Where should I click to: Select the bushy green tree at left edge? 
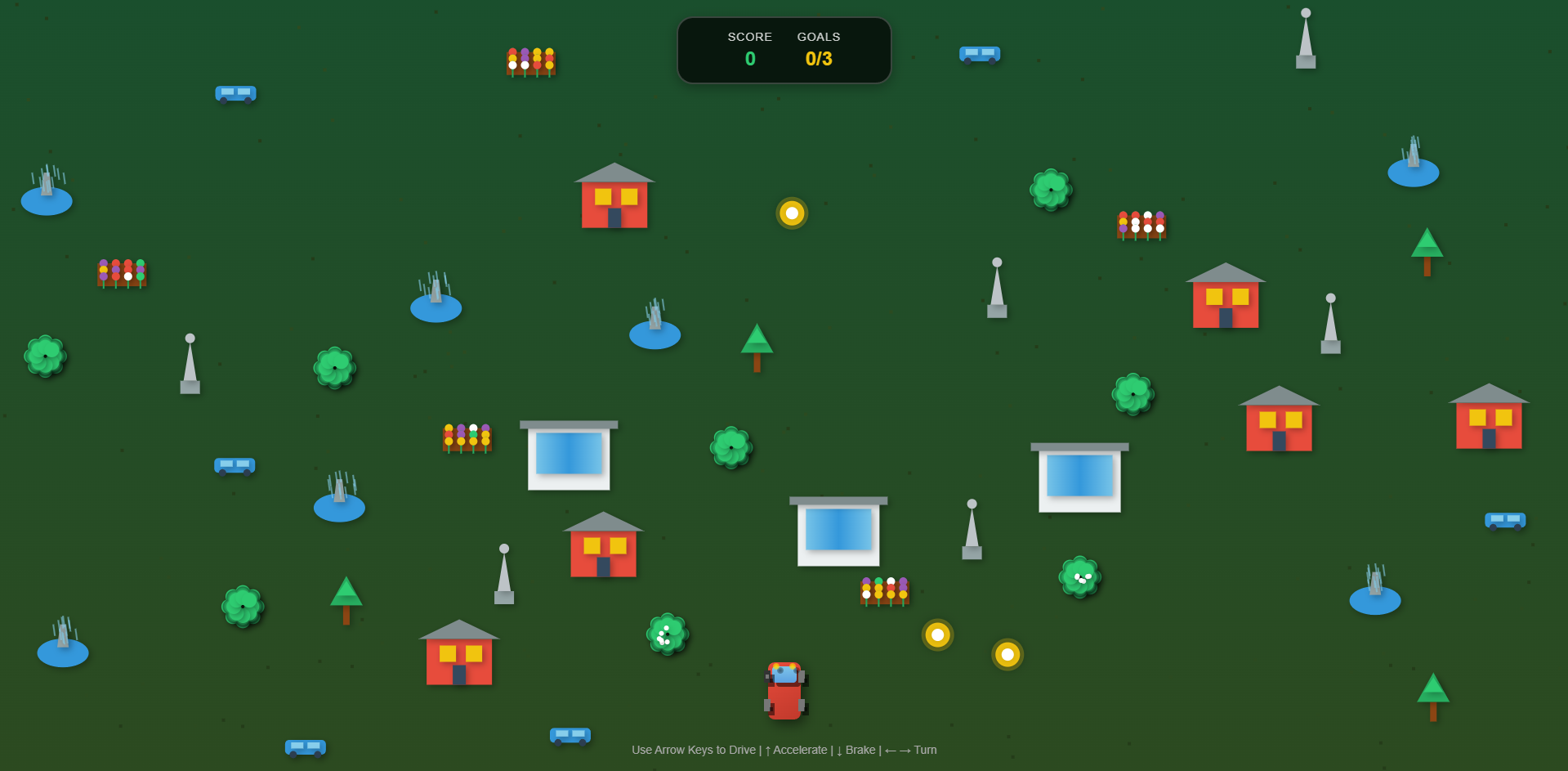coord(45,356)
